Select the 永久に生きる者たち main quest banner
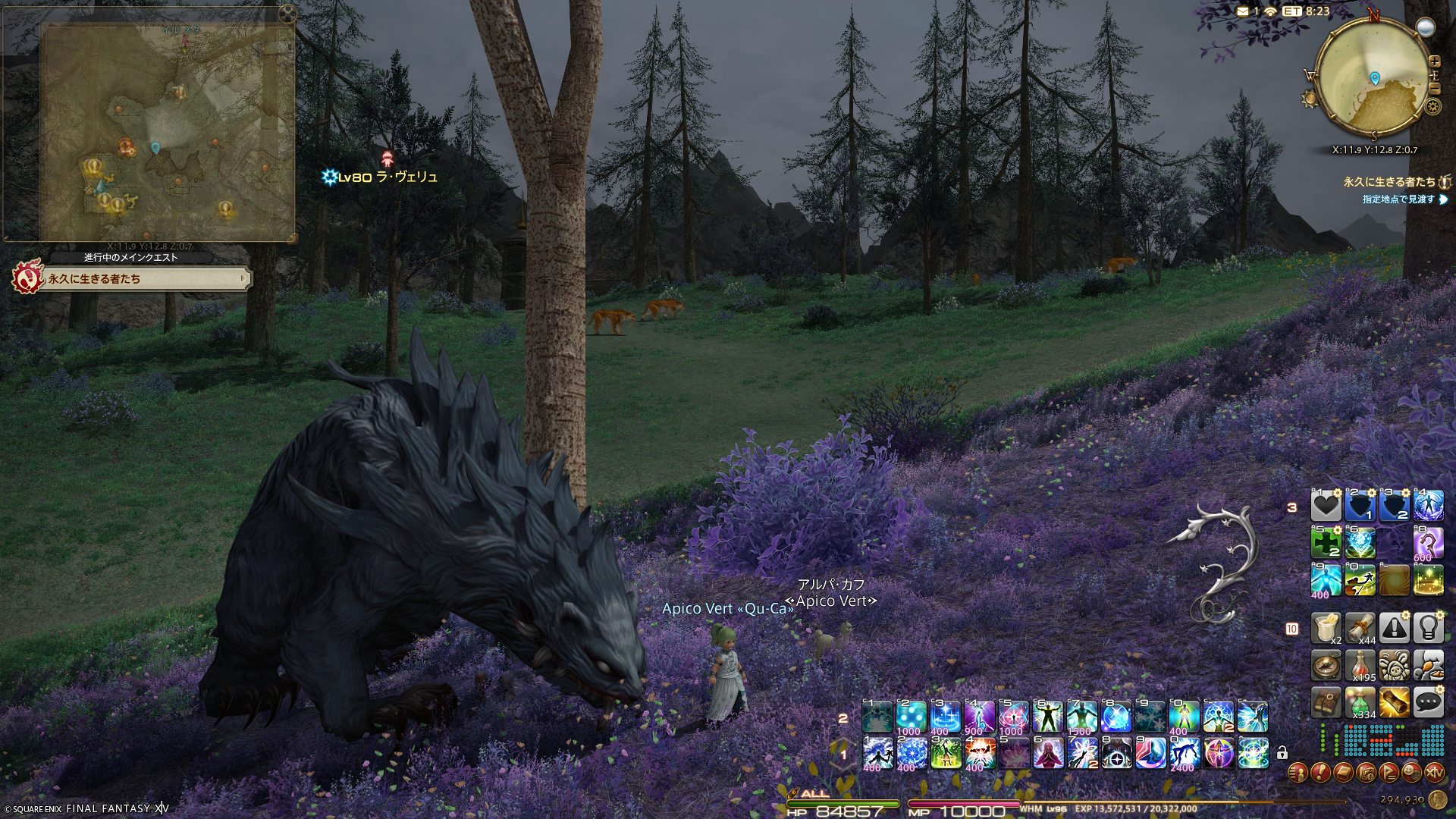Screen dimensions: 1456x819 pyautogui.click(x=130, y=279)
